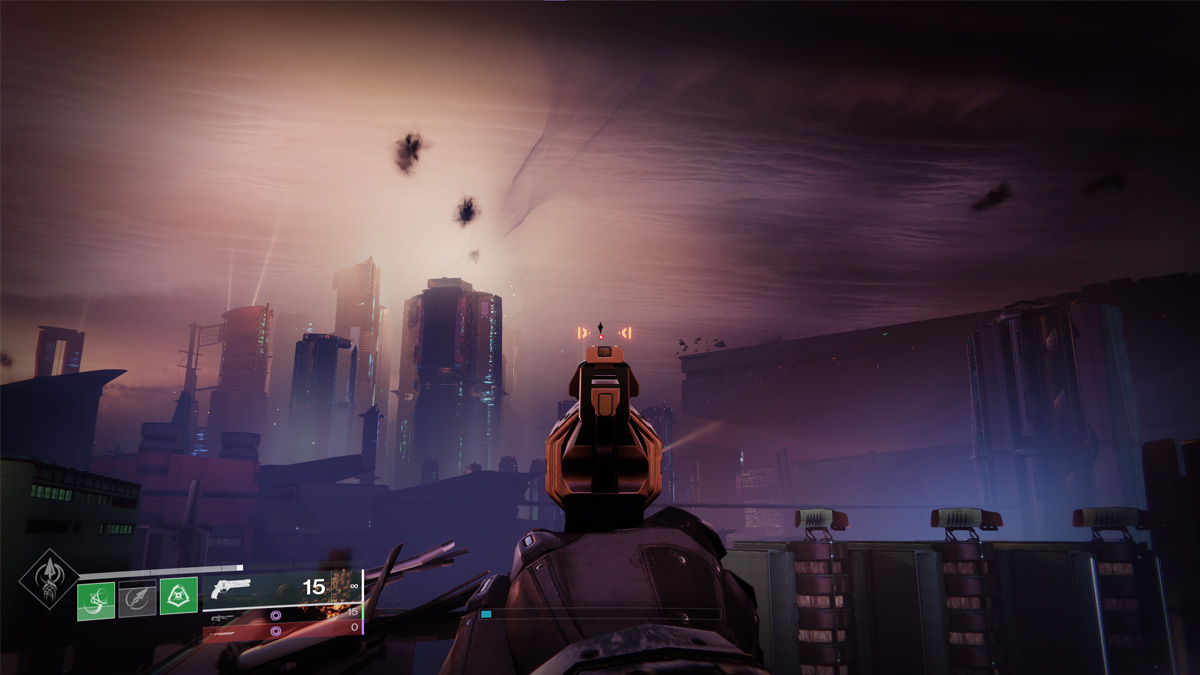This screenshot has height=675, width=1200.
Task: Activate the green grenade ability icon
Action: click(x=96, y=598)
